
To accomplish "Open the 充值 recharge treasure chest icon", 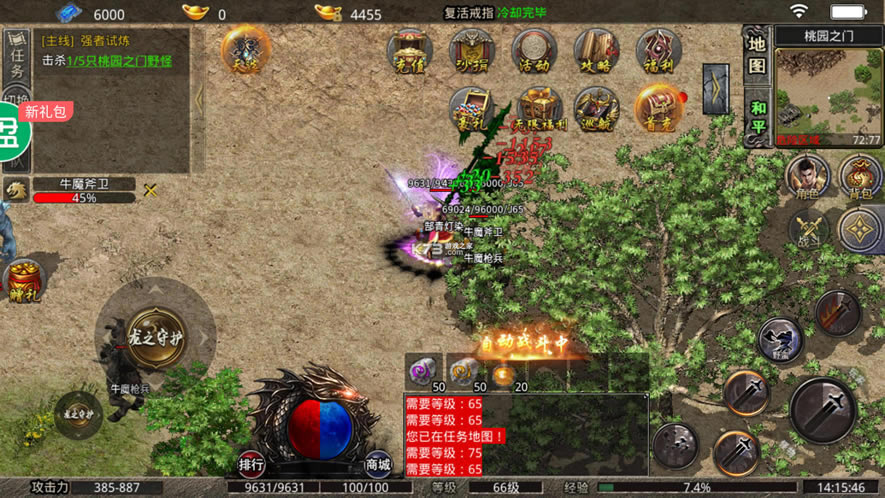I will 410,50.
